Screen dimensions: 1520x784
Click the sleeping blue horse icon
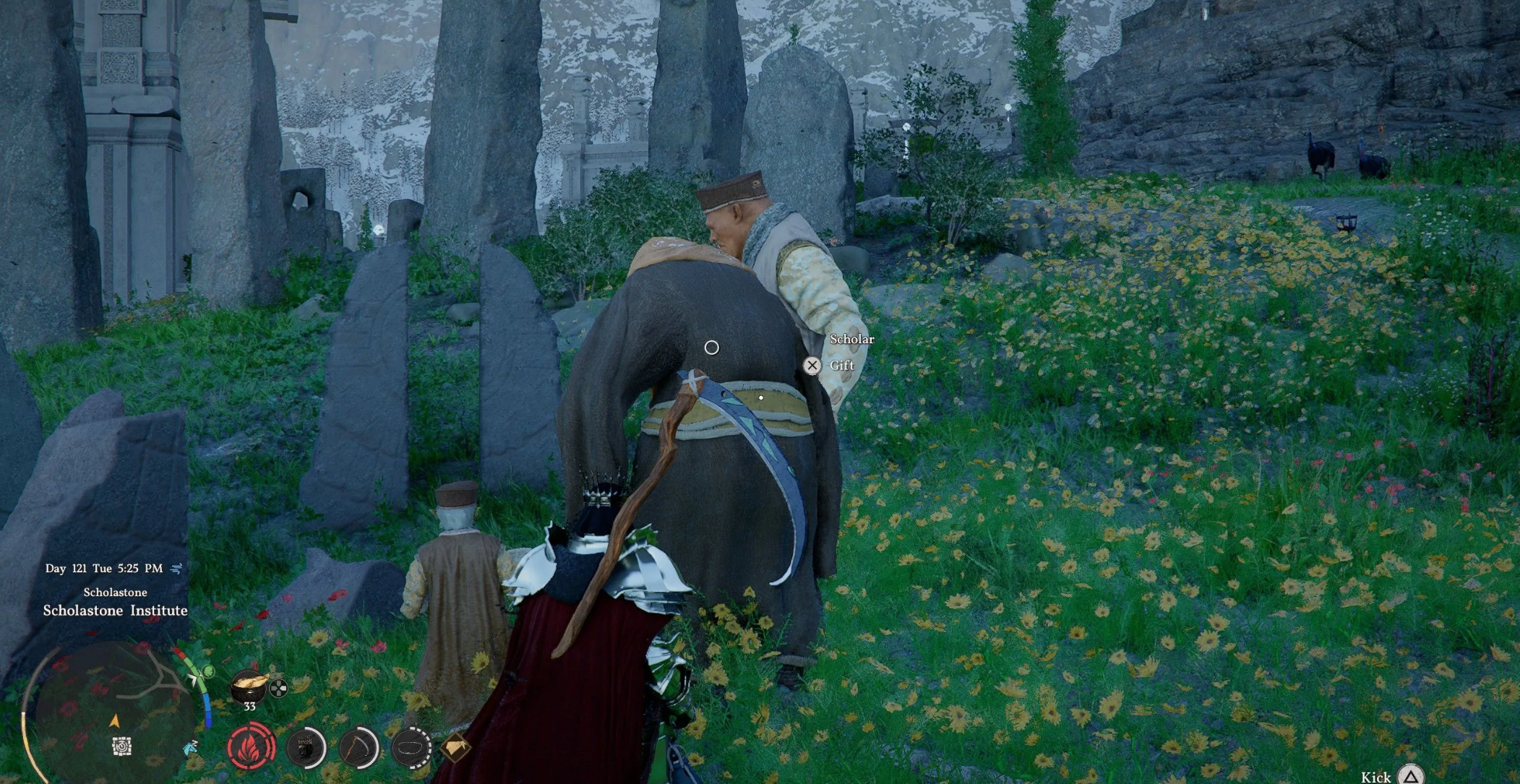[x=192, y=747]
